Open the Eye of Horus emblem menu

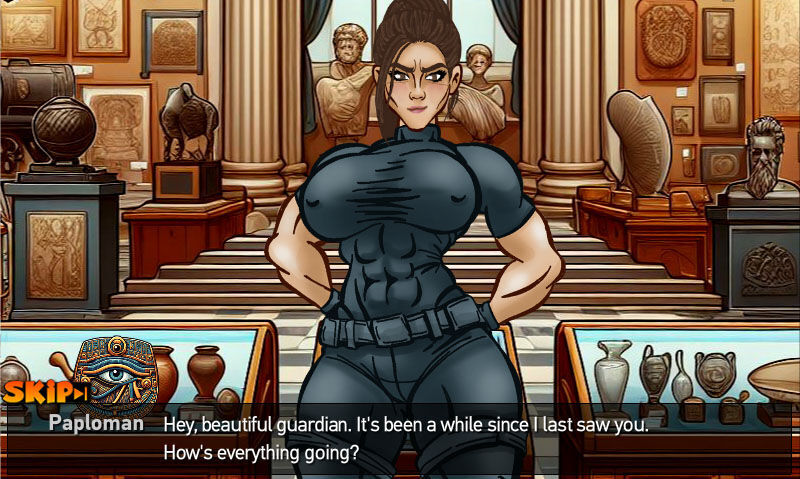click(x=115, y=376)
